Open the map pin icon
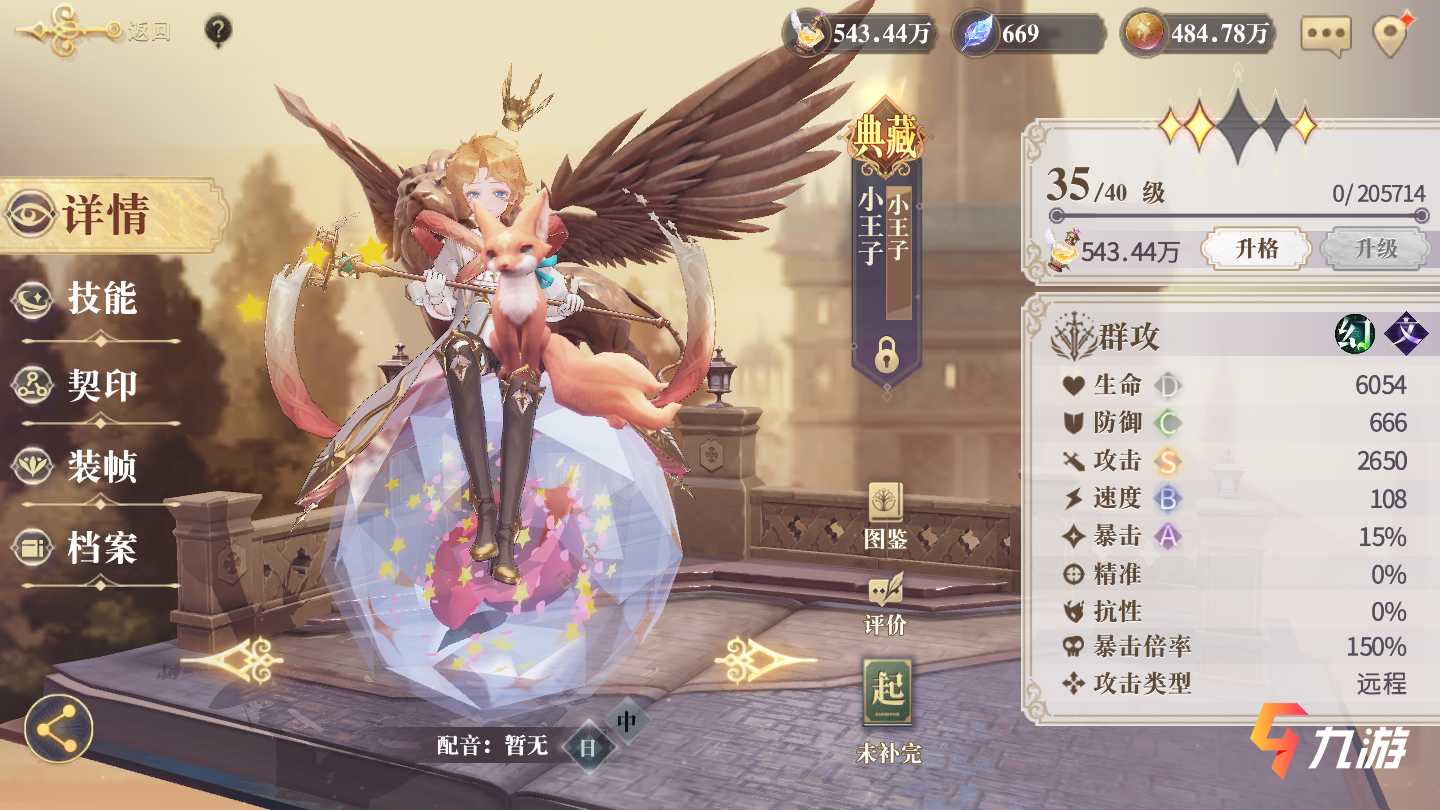 [1391, 35]
